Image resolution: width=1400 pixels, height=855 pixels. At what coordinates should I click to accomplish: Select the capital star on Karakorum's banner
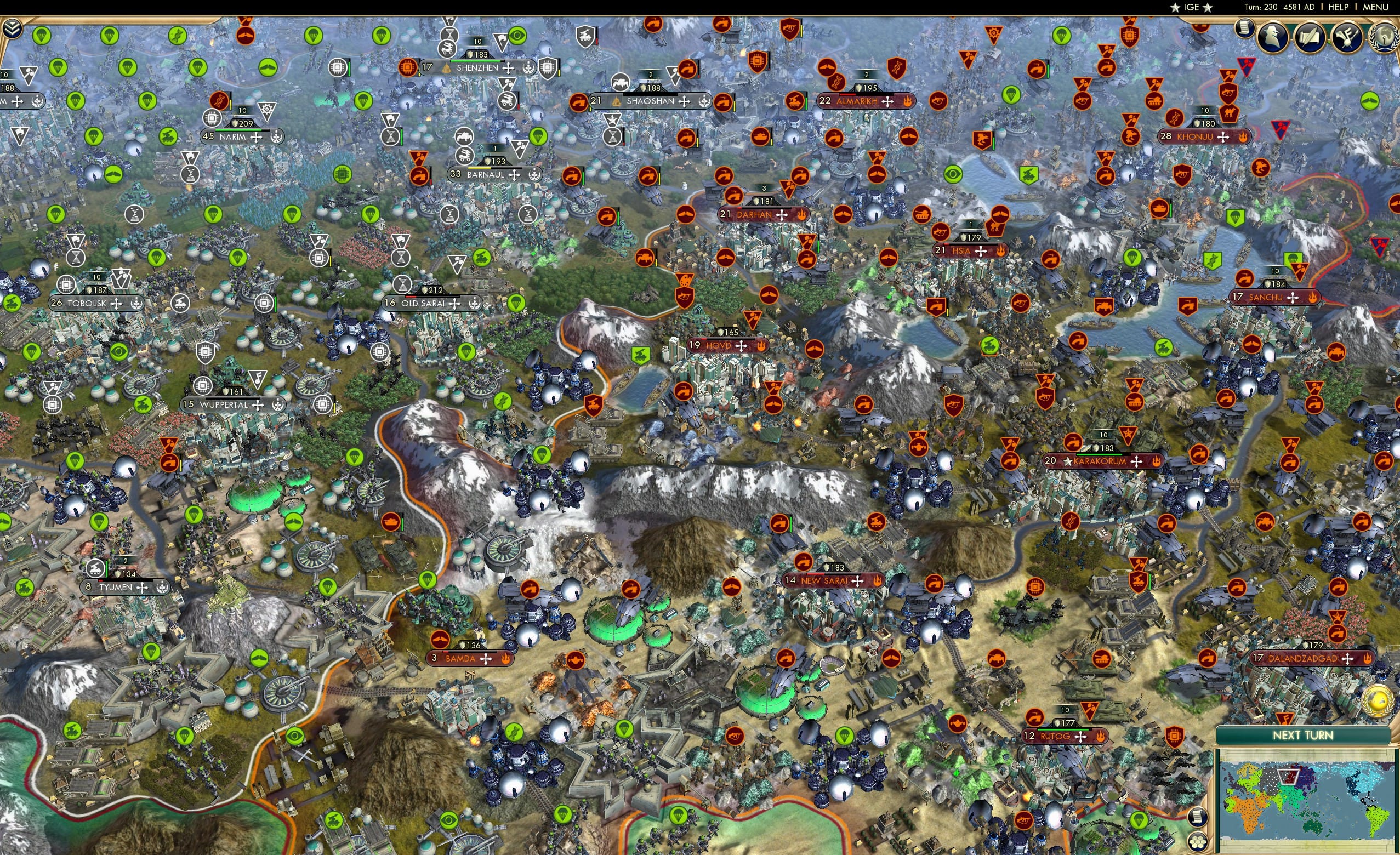point(1068,463)
